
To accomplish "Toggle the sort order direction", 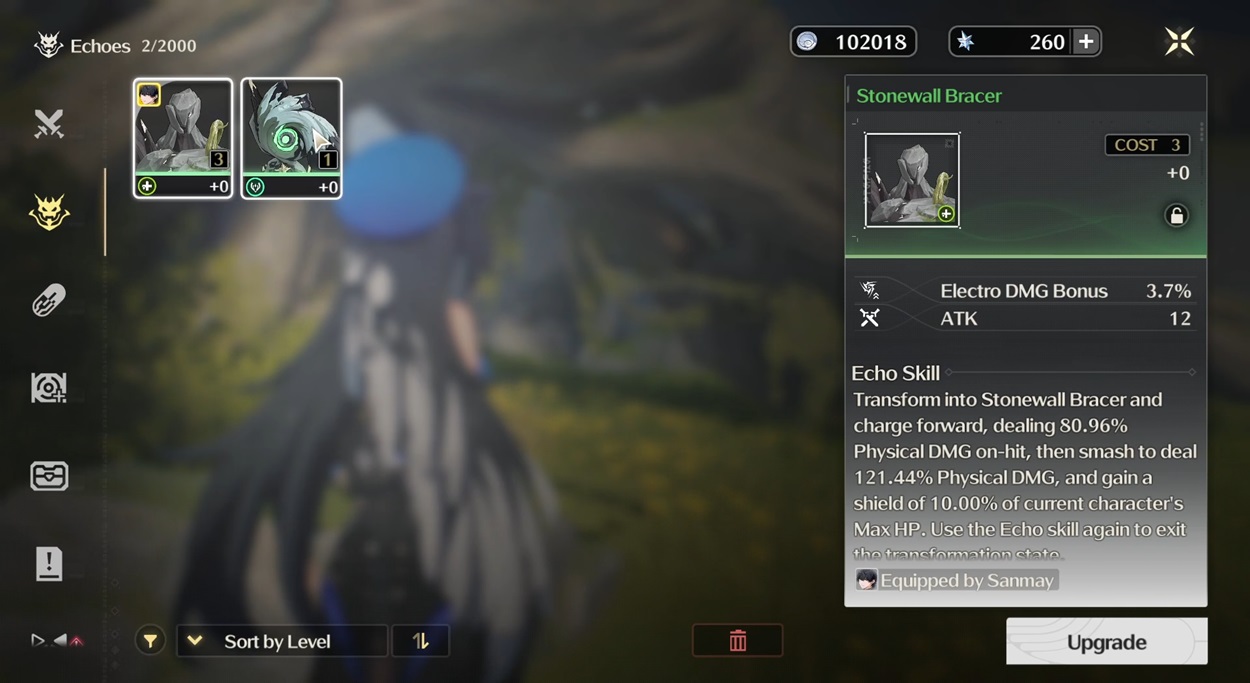I will (421, 641).
